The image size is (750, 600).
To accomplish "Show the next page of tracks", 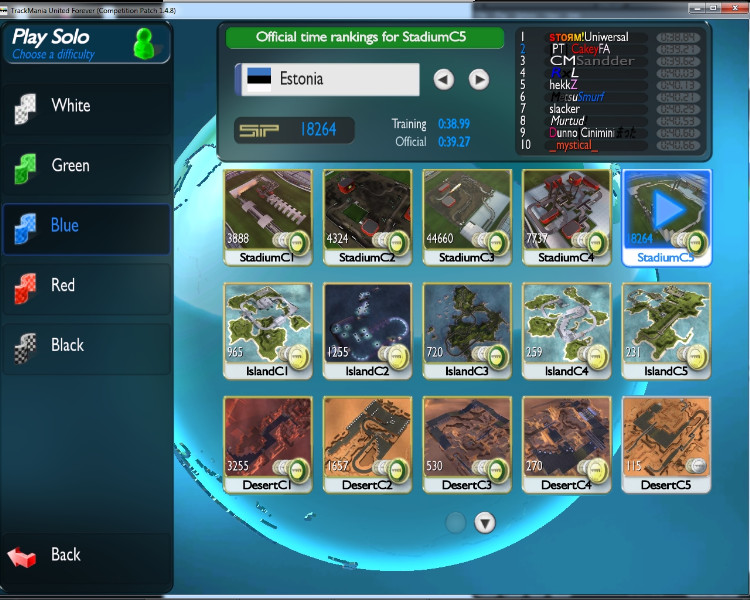I will (485, 522).
